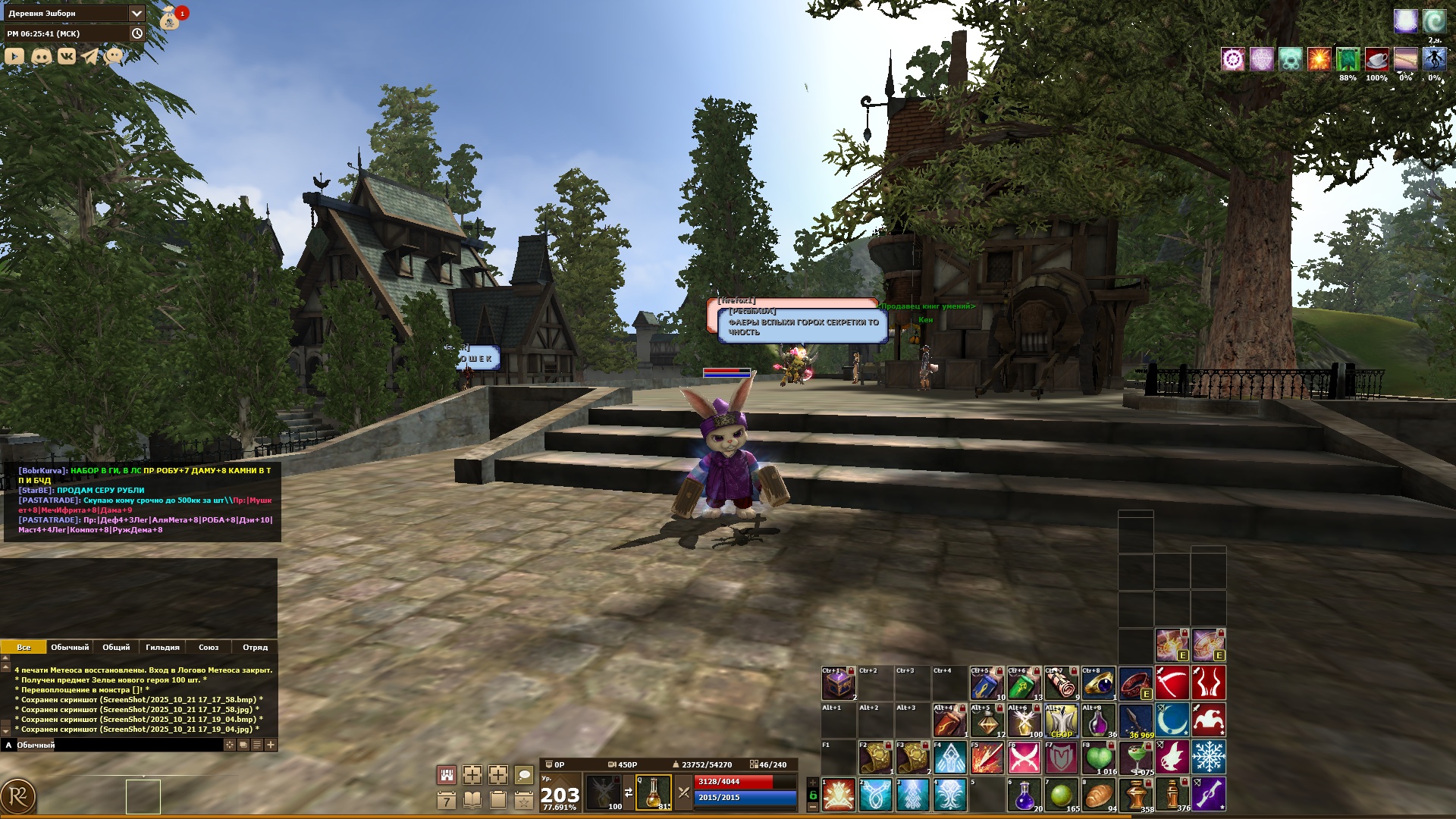Select the gold ring with blue gem

click(1098, 684)
